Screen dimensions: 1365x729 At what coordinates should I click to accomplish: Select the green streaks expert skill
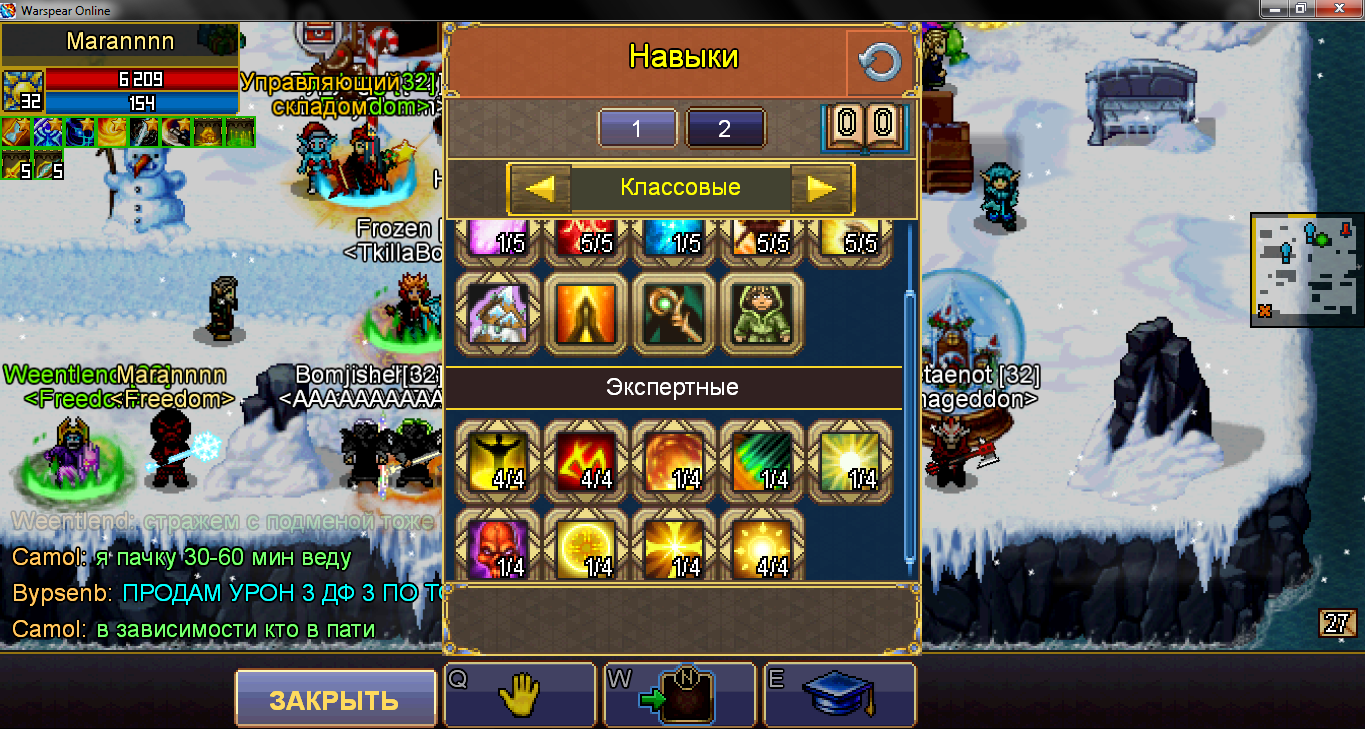pyautogui.click(x=762, y=460)
